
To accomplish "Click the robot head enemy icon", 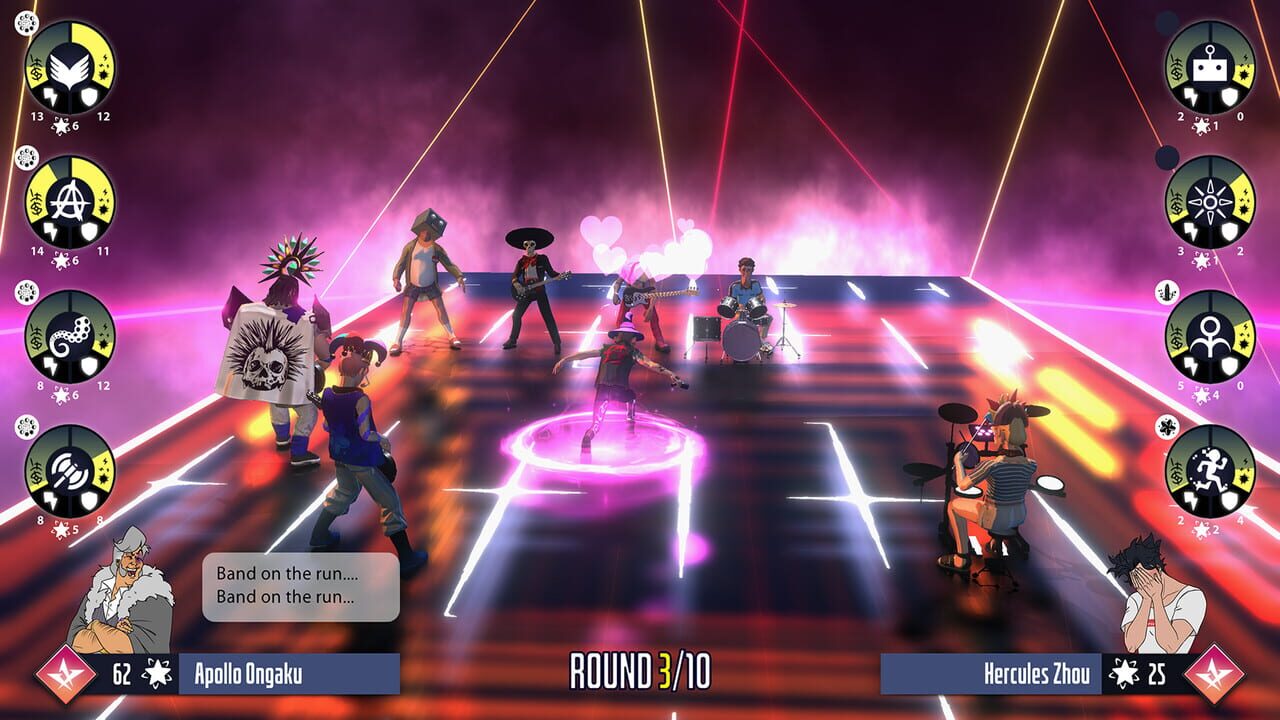I will [x=1210, y=67].
